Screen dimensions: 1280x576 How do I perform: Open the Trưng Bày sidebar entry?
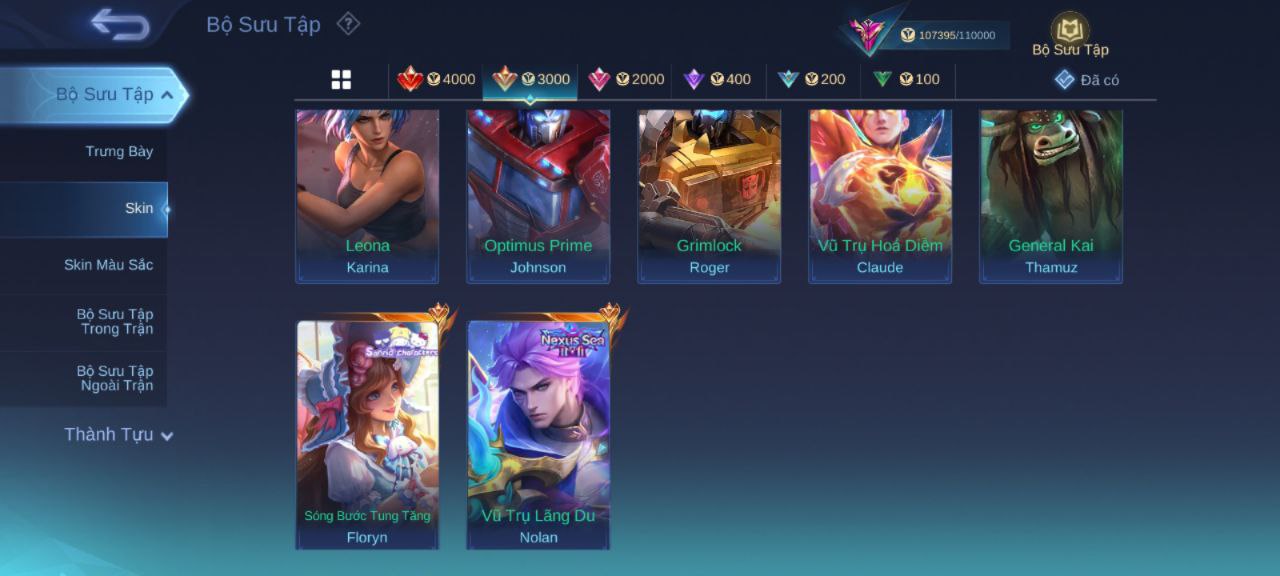[119, 152]
